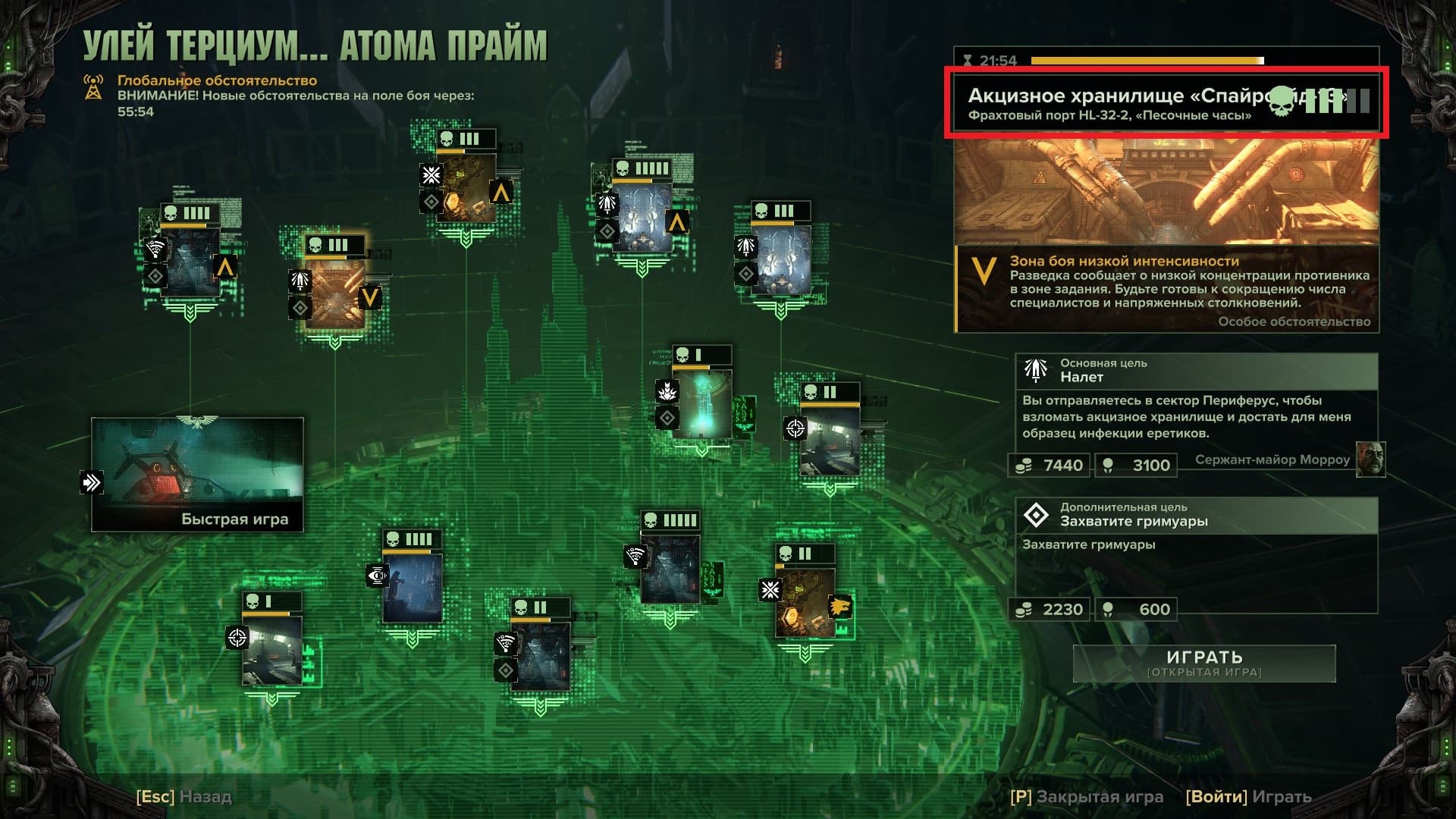1456x819 pixels.
Task: Choose the two-bar mission with signal icon
Action: 540,655
